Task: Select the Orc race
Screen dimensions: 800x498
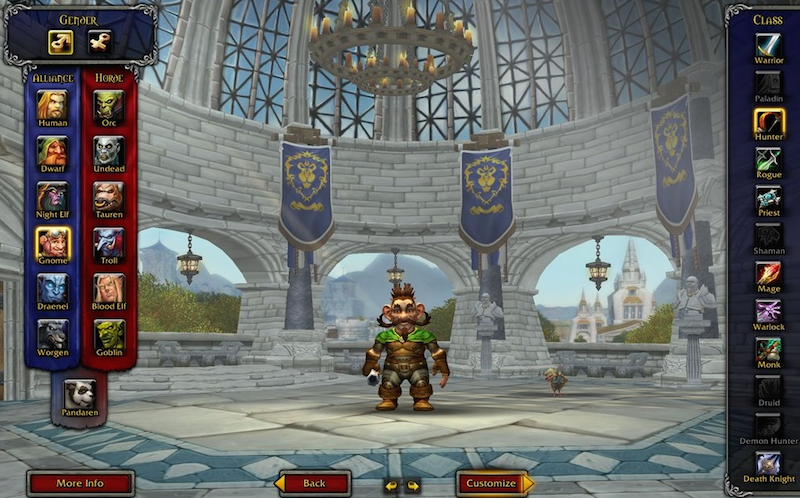Action: 109,104
